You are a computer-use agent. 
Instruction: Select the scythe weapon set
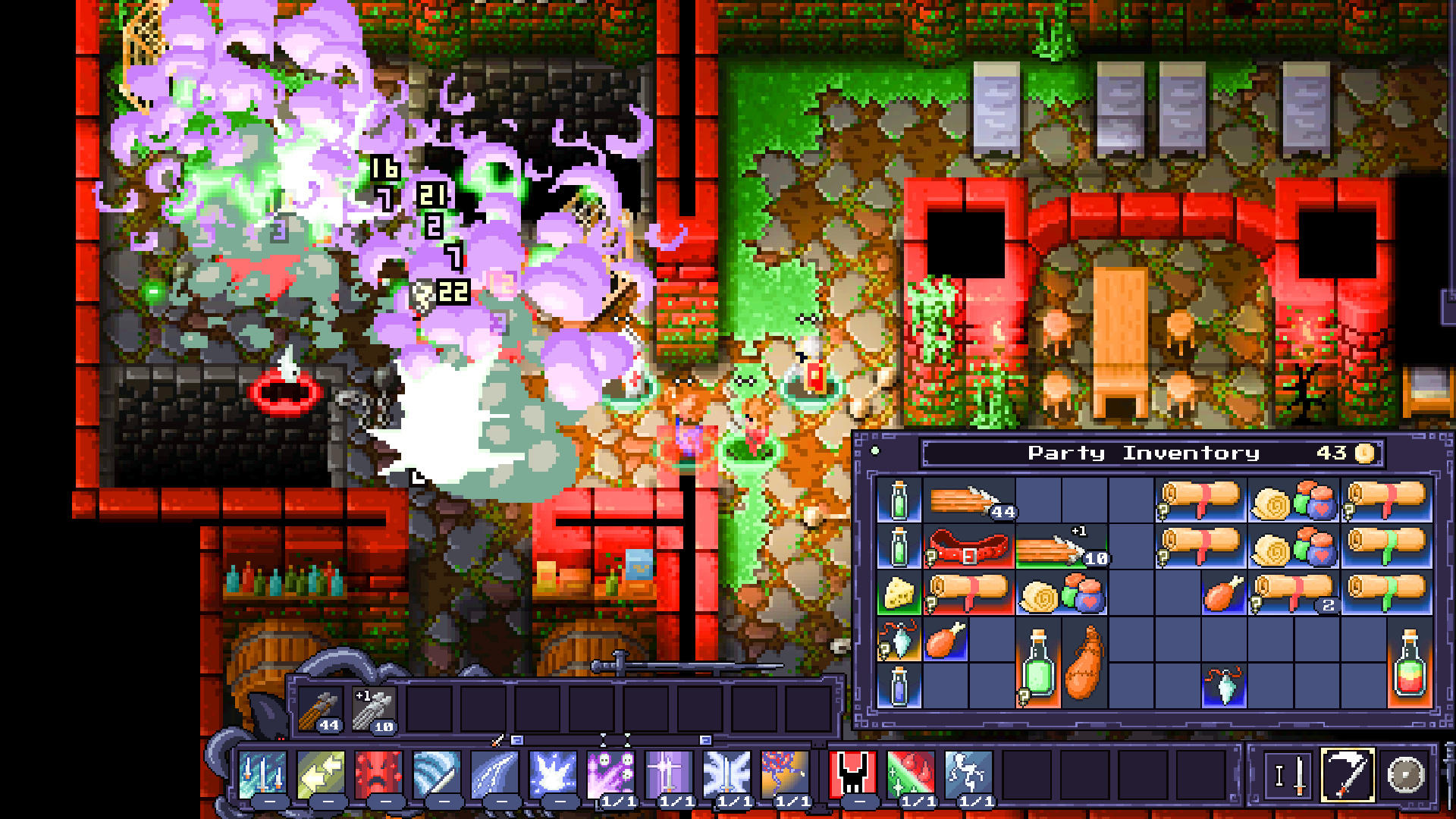click(x=1348, y=775)
